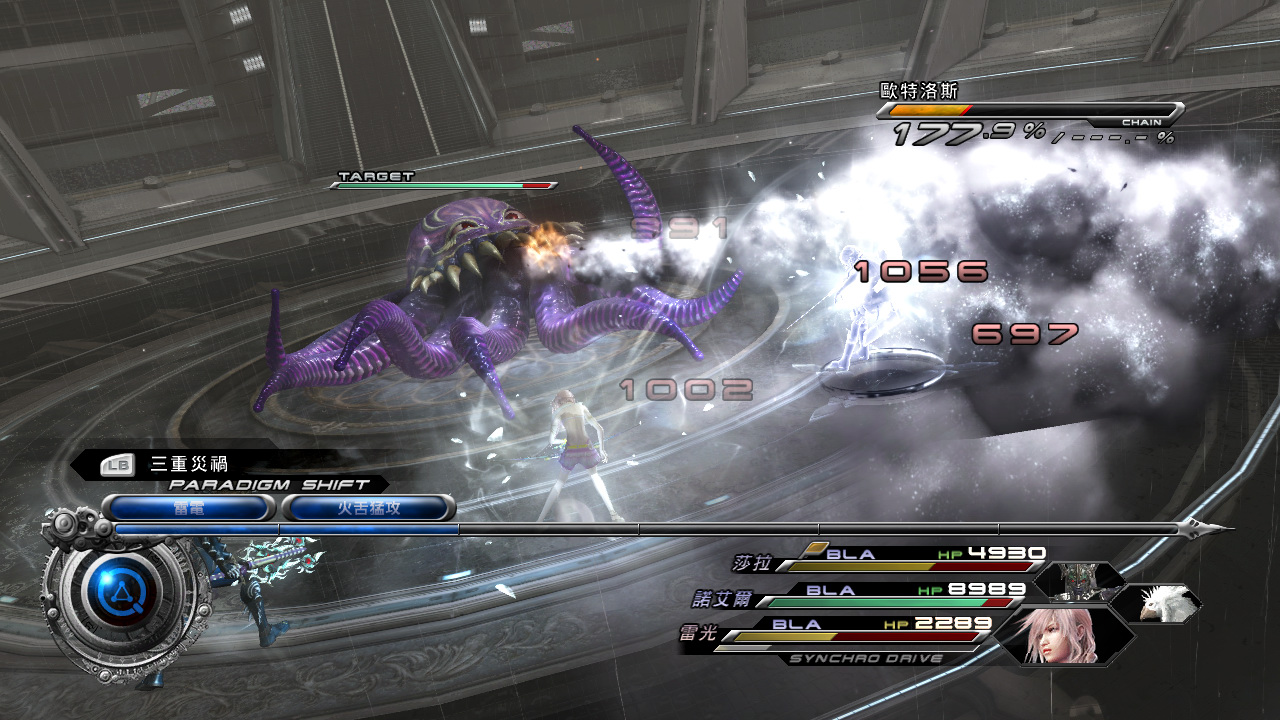This screenshot has width=1280, height=720.
Task: Open the 三重災禍 Paradigm Shift banner
Action: 188,464
